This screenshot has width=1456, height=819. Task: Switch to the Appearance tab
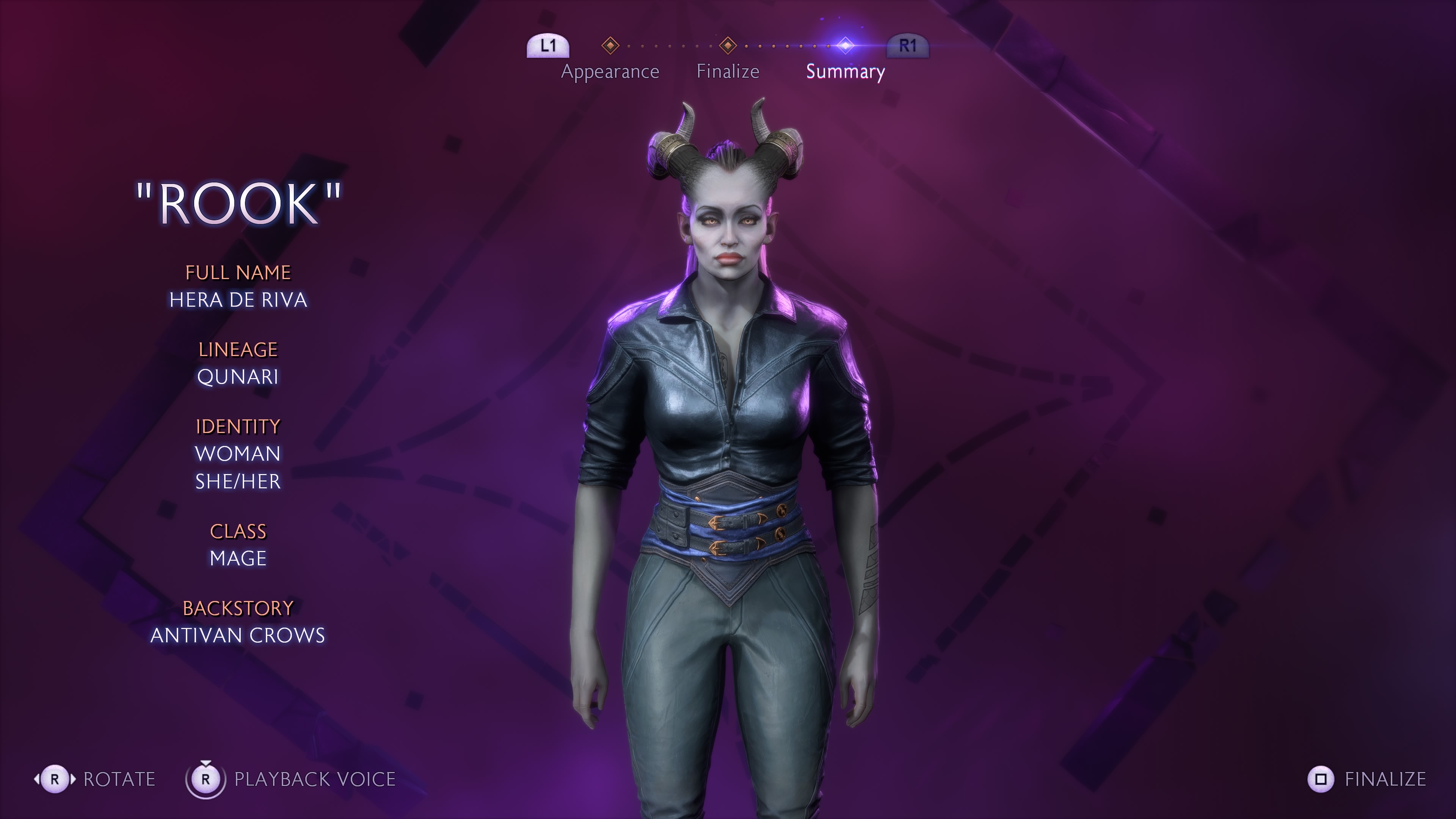pos(610,71)
